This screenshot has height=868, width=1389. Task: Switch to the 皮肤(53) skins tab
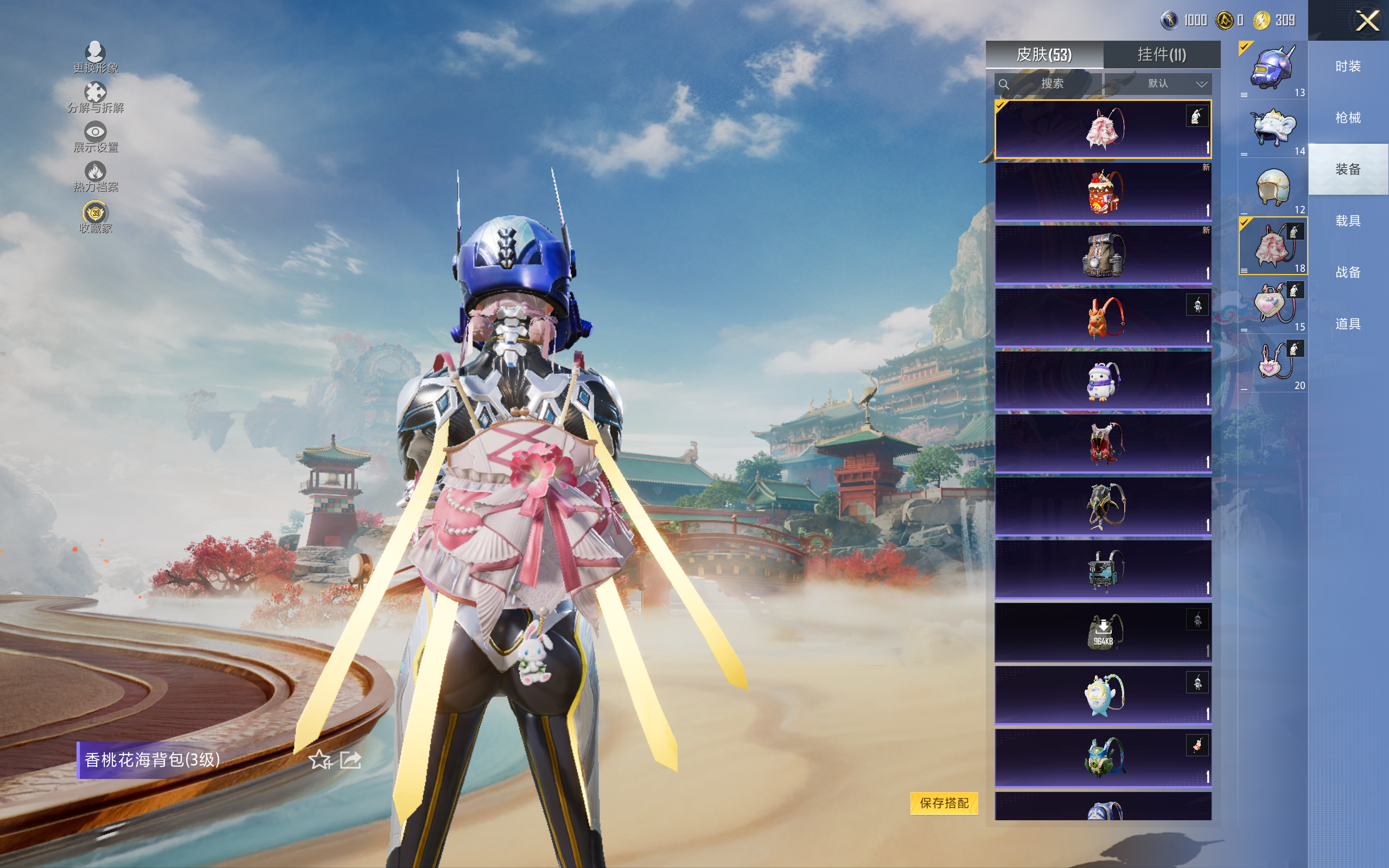[1043, 55]
